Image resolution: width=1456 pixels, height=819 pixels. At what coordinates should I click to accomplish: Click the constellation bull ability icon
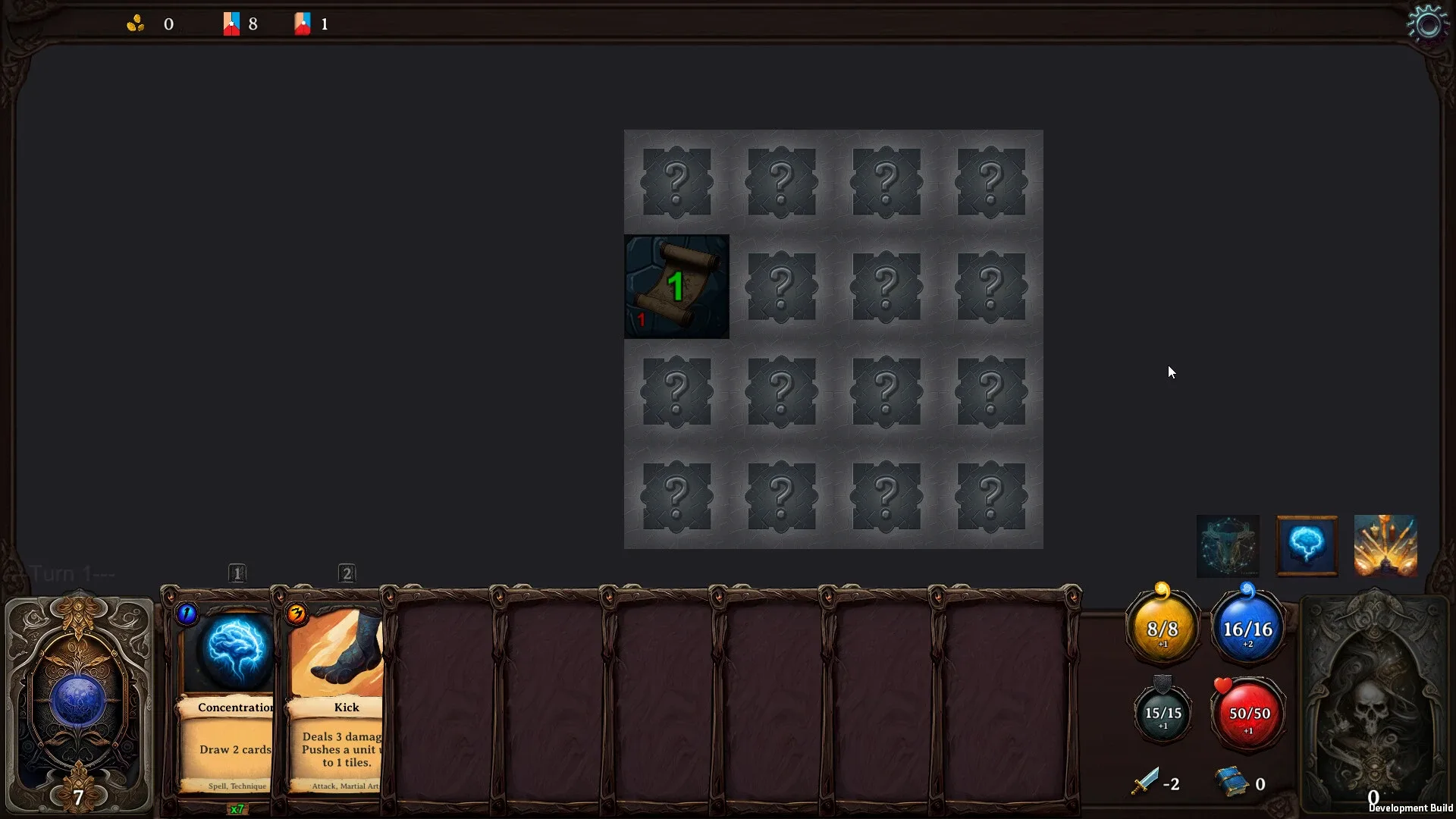[x=1227, y=546]
